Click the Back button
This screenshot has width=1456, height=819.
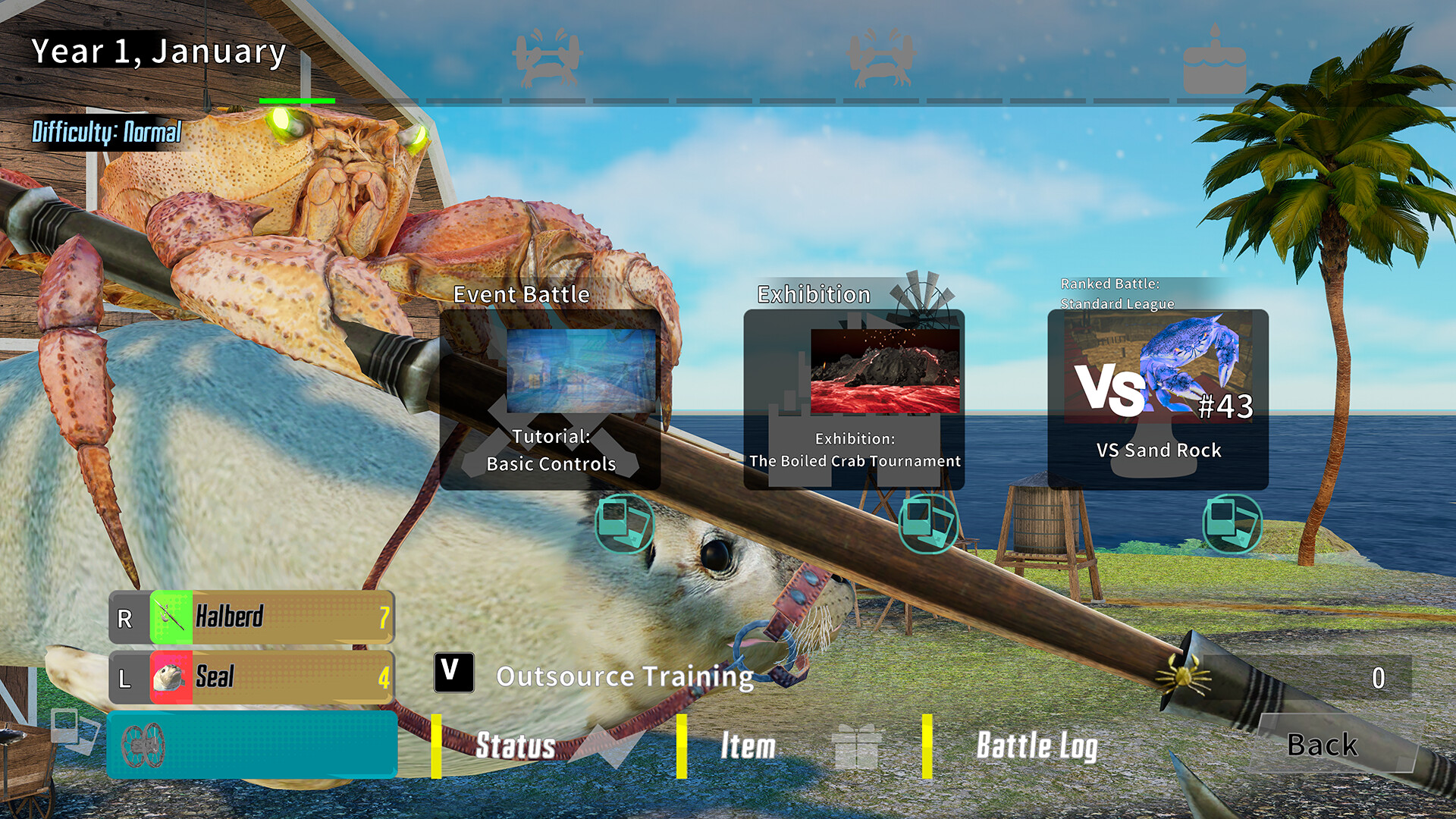[1321, 745]
